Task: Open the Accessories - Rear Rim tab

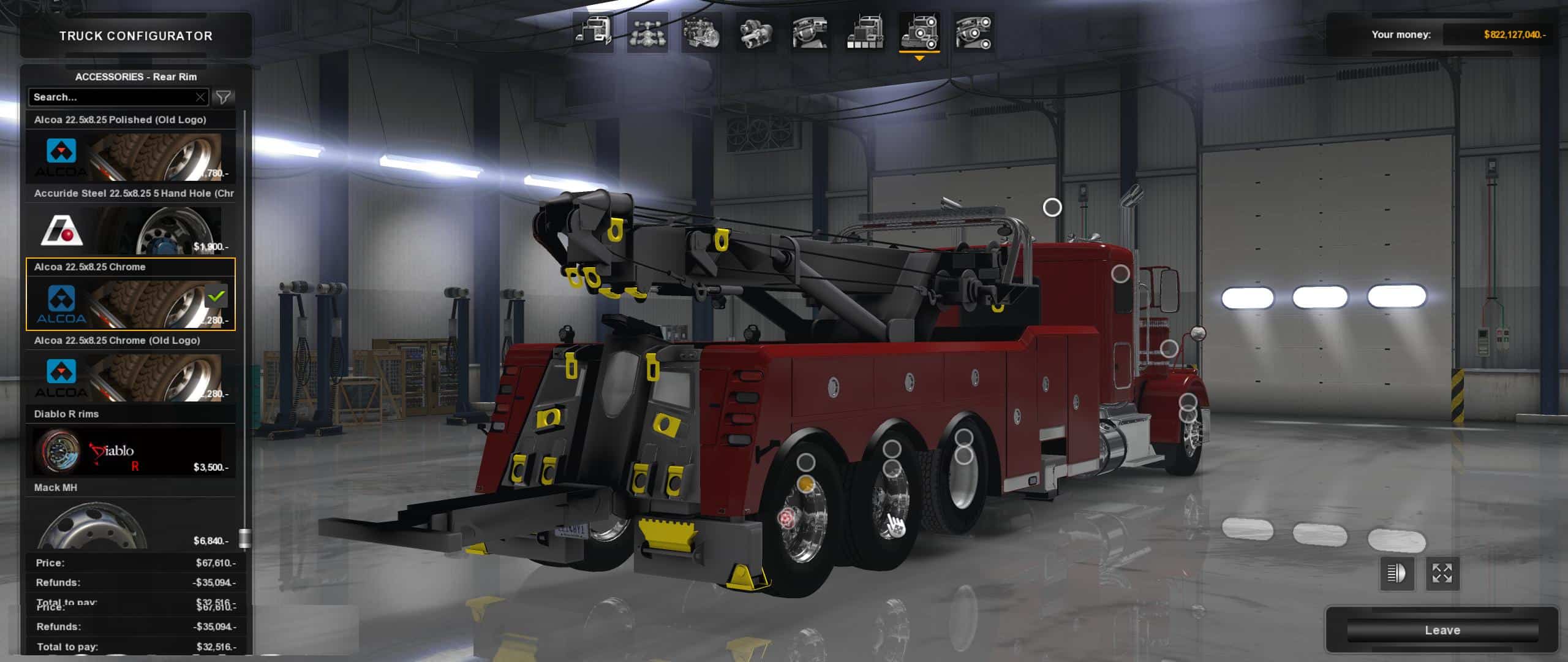Action: (x=135, y=77)
